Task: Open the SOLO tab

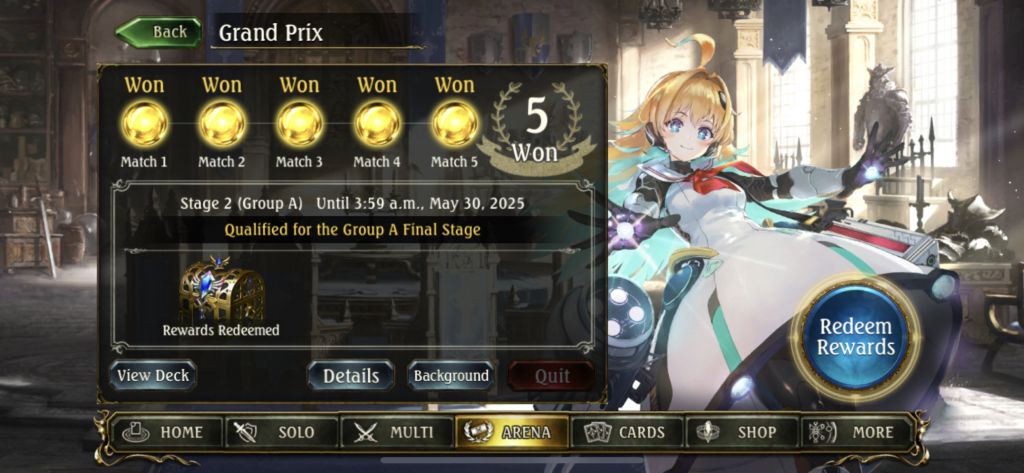Action: pyautogui.click(x=282, y=432)
